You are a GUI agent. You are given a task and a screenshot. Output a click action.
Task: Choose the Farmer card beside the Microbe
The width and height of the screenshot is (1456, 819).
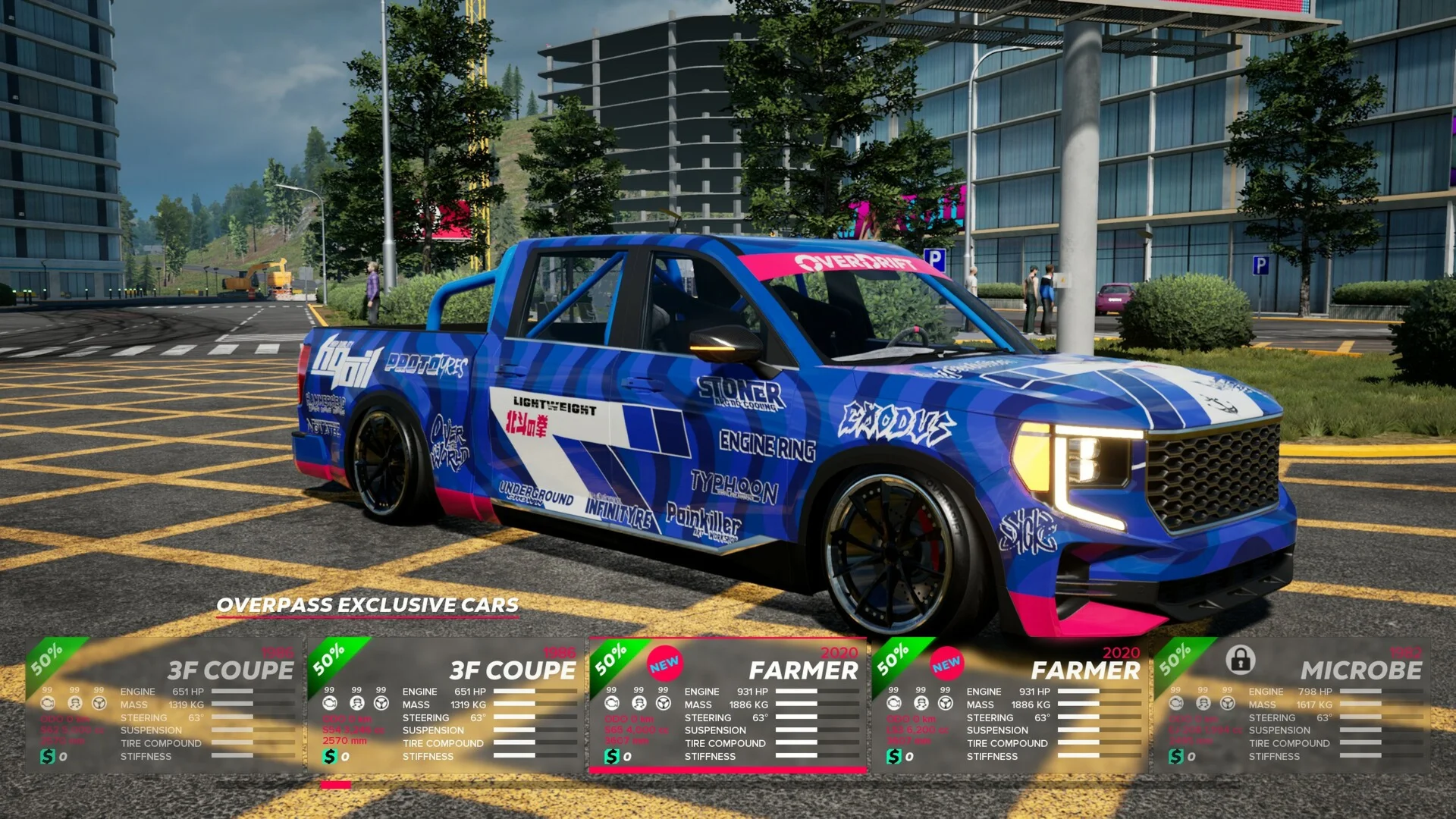[x=1010, y=705]
